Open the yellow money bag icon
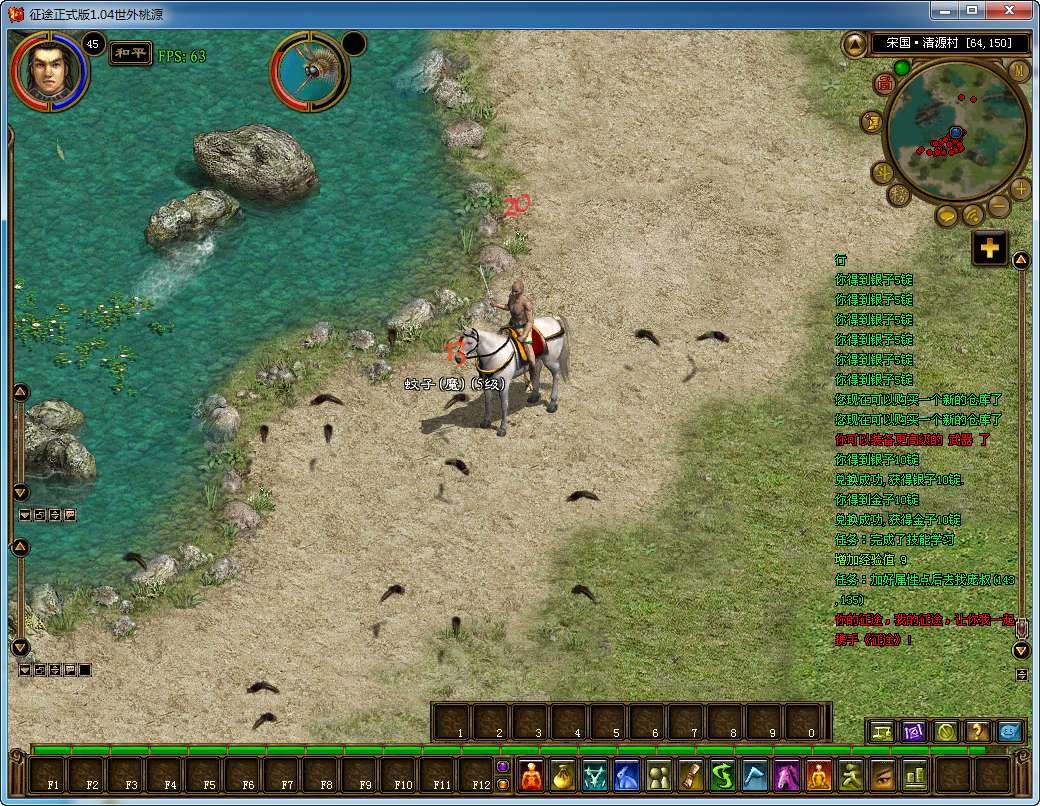Image resolution: width=1040 pixels, height=806 pixels. (563, 776)
